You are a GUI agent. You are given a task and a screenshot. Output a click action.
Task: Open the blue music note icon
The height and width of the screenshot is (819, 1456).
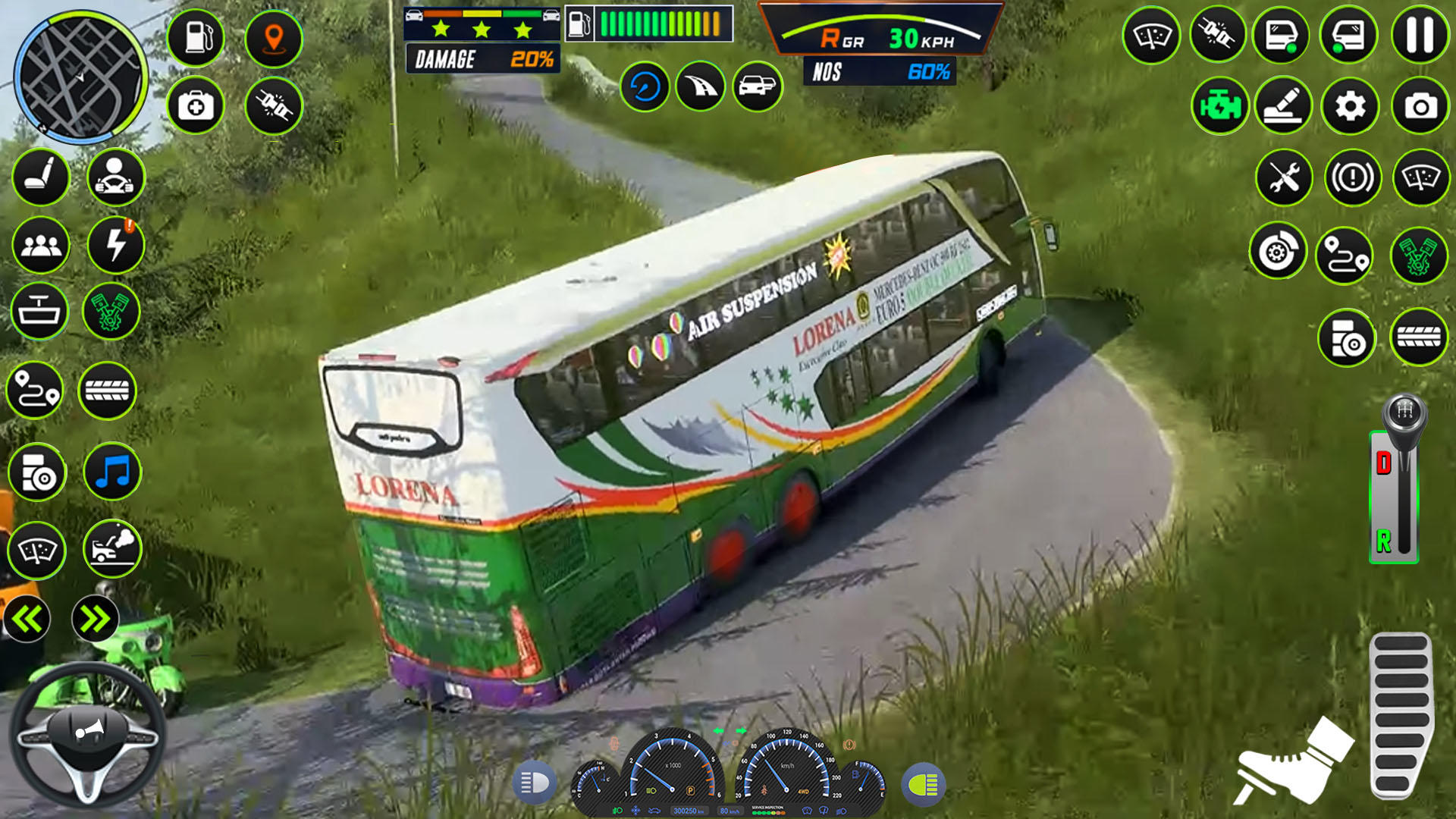coord(111,472)
